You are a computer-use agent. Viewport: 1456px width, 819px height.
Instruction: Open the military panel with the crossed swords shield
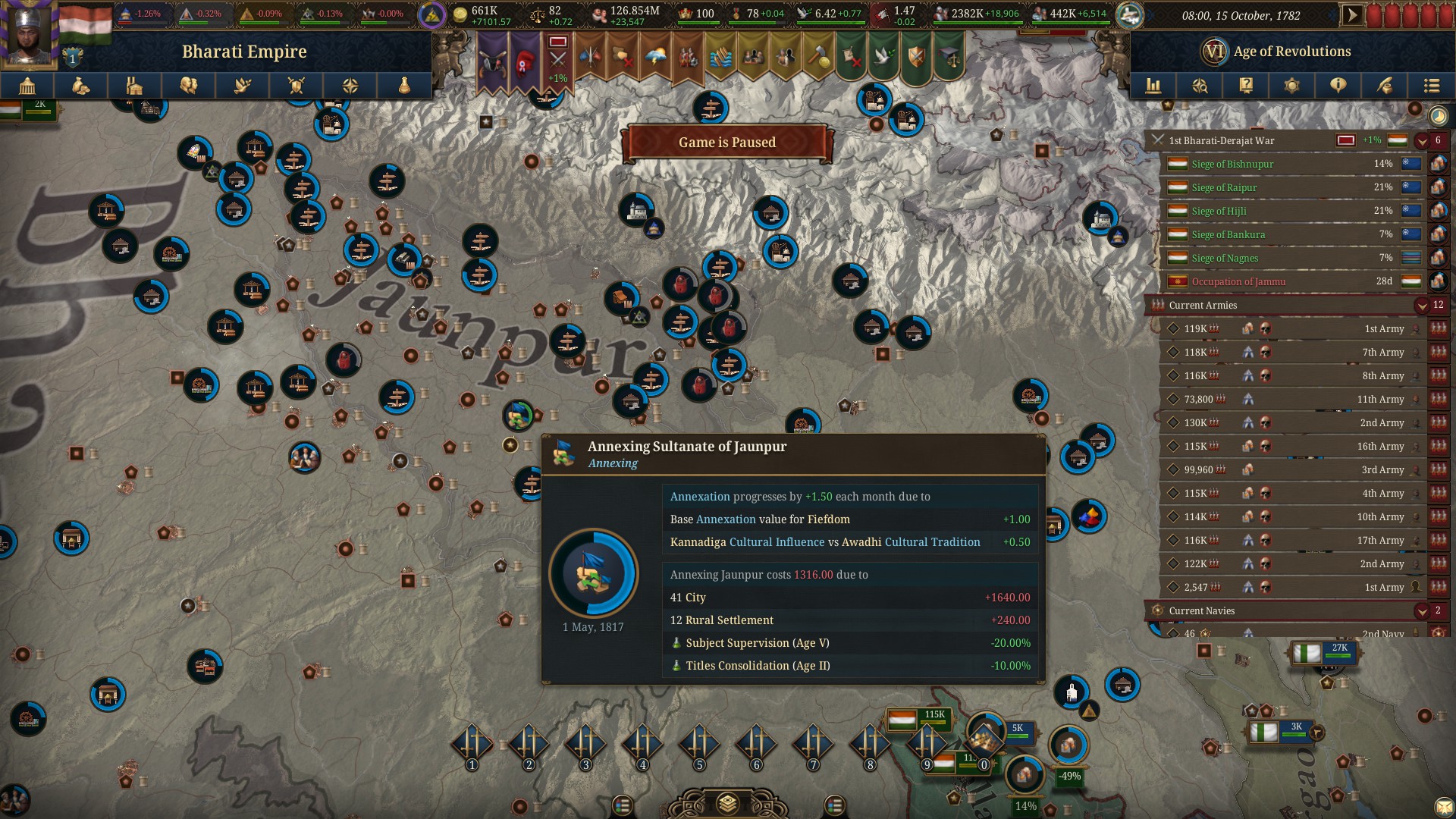click(297, 86)
